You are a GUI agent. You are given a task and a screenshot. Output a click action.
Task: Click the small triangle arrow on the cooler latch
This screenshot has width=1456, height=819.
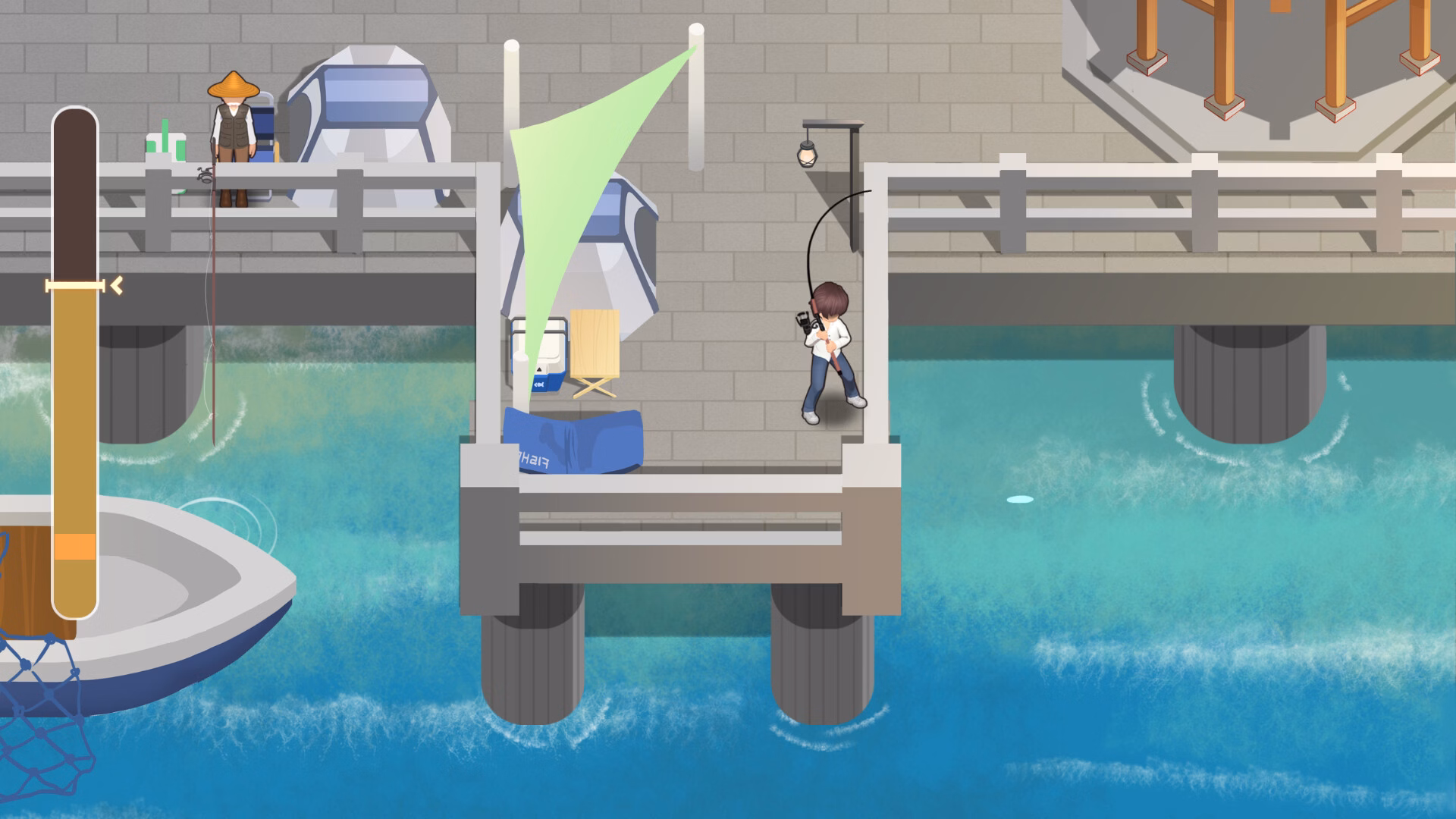(539, 369)
